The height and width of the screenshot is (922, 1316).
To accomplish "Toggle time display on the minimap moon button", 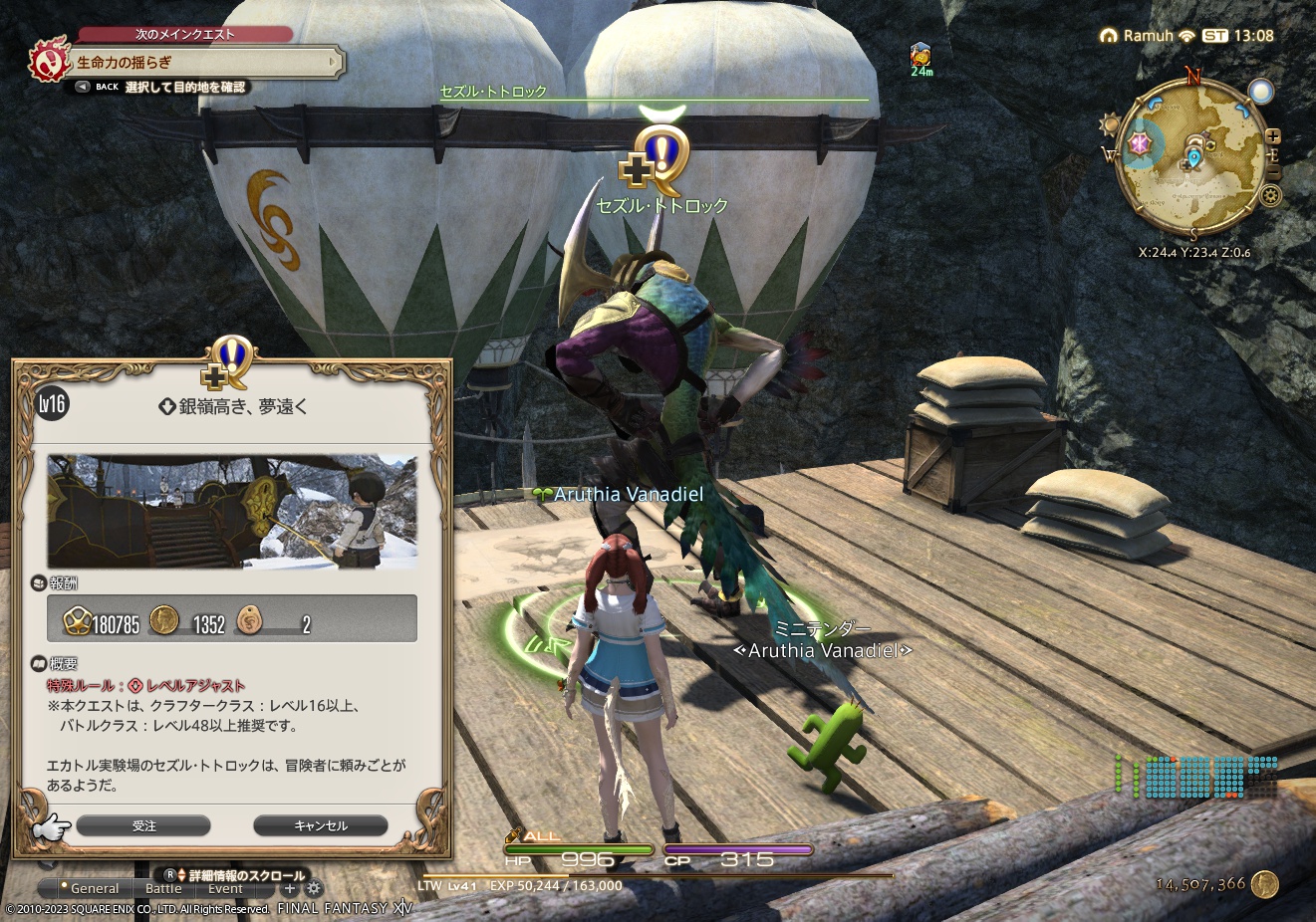I will tap(1263, 89).
